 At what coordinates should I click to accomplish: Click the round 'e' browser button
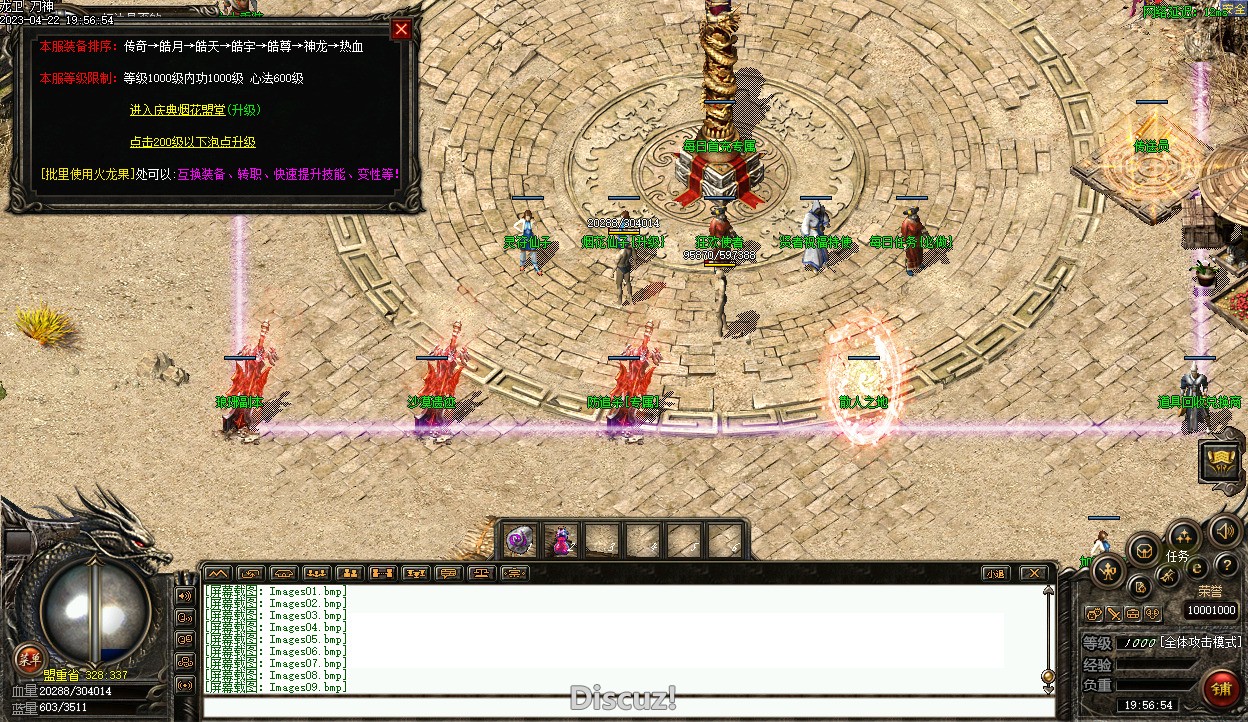(1197, 568)
